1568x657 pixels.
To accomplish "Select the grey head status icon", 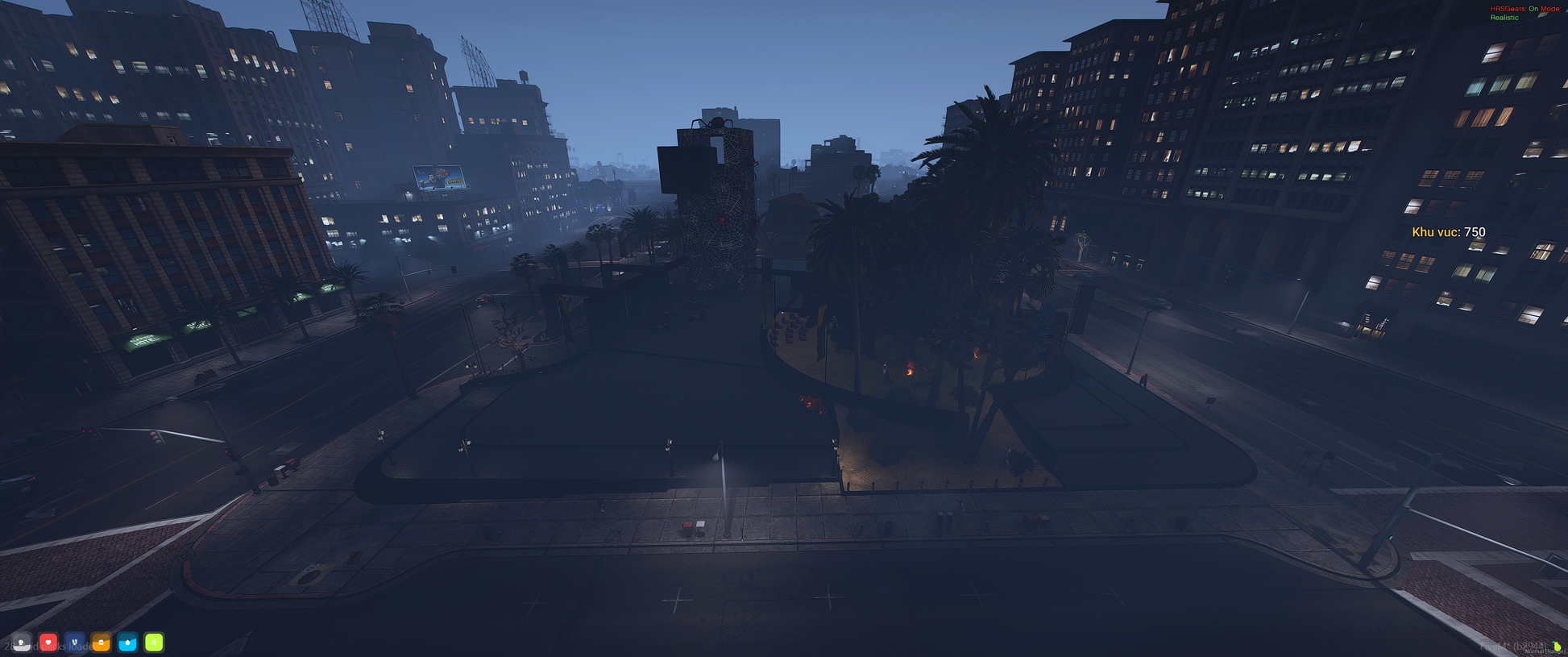I will click(22, 642).
